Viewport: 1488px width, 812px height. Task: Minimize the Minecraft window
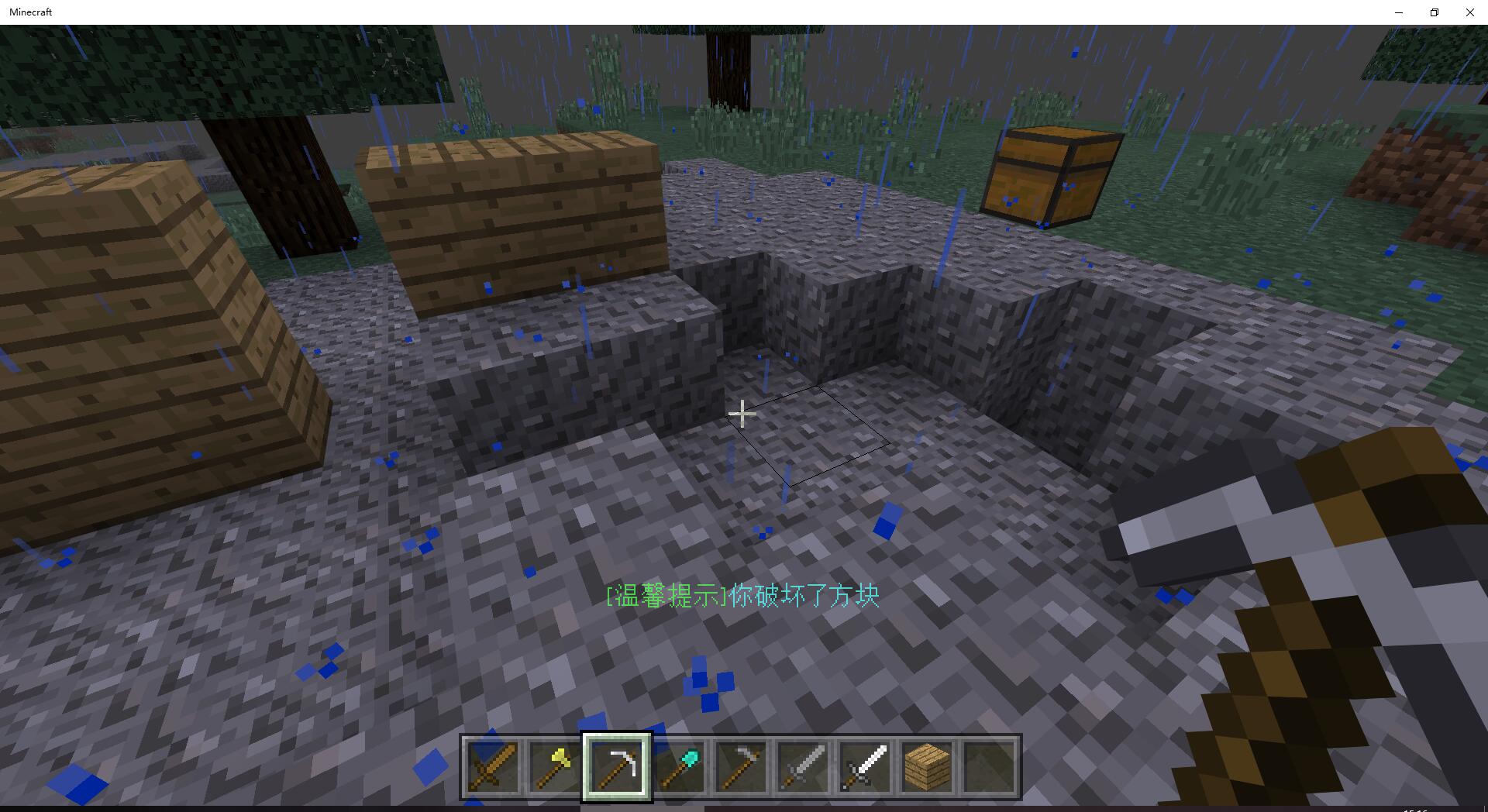point(1399,12)
